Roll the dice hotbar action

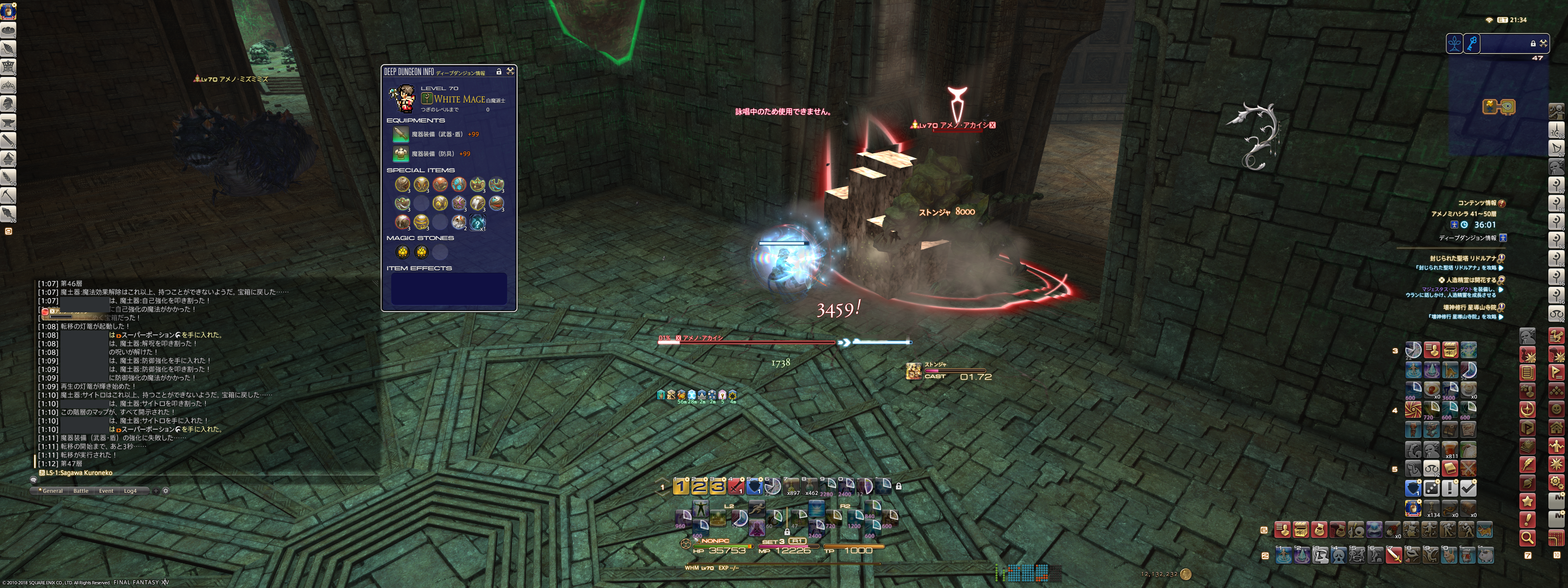(x=1432, y=488)
